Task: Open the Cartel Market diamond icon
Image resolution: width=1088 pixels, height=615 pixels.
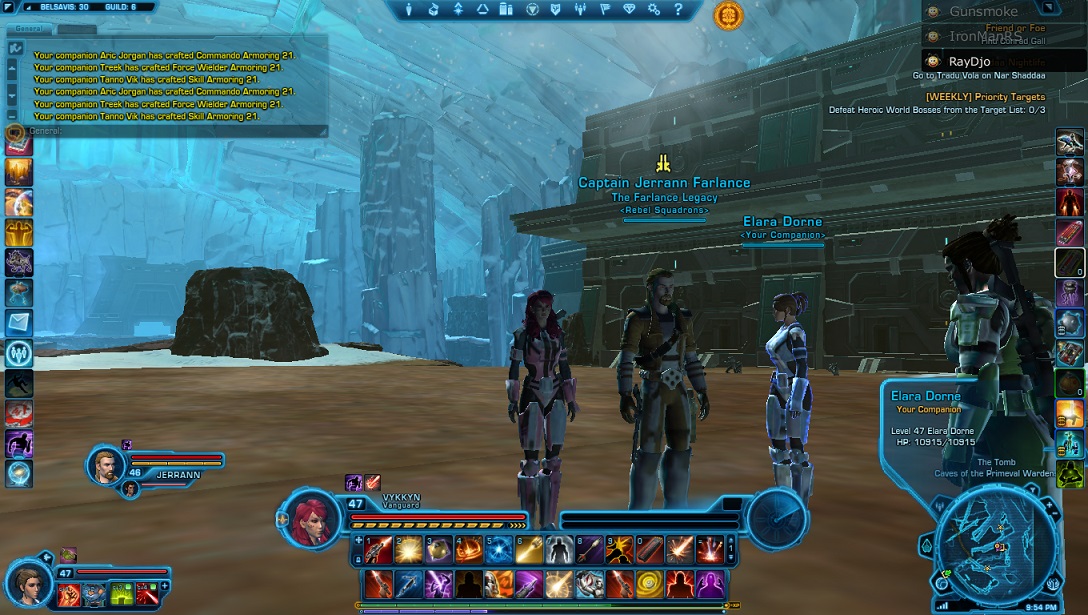Action: point(629,10)
